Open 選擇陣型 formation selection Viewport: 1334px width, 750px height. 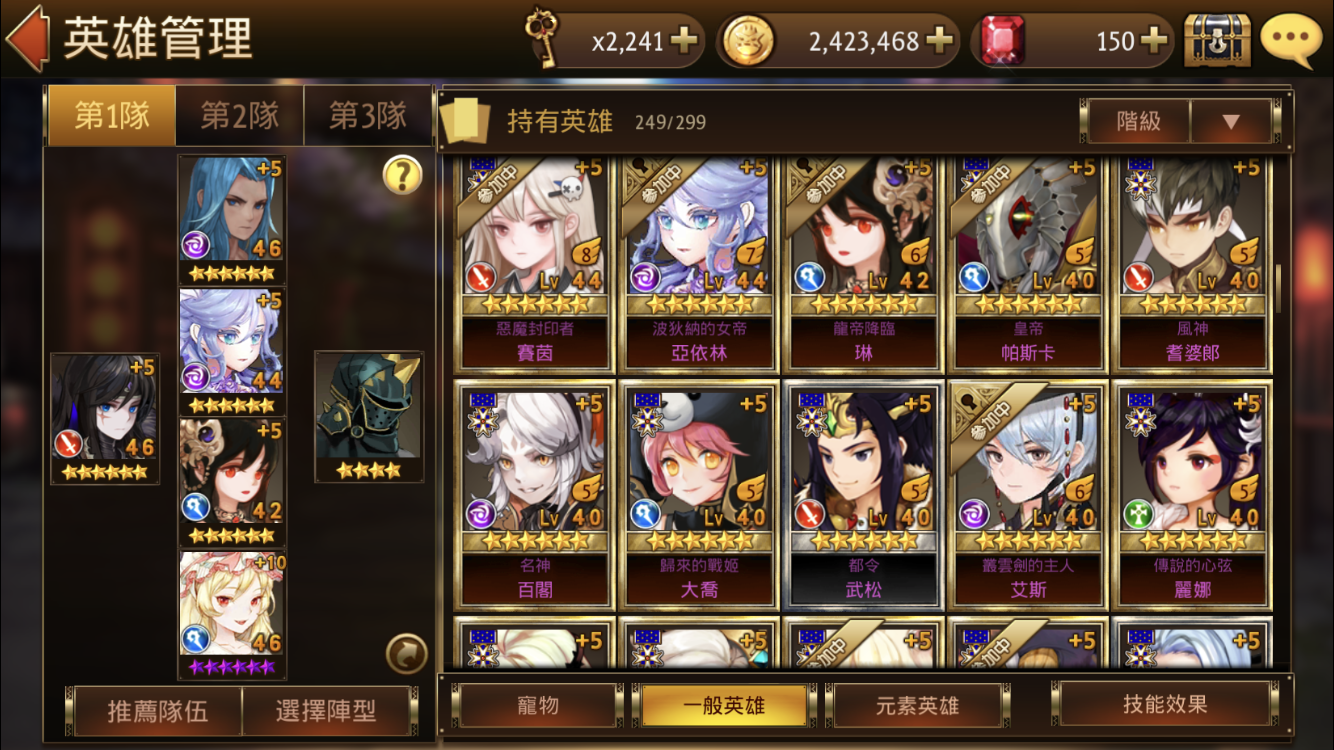tap(326, 710)
